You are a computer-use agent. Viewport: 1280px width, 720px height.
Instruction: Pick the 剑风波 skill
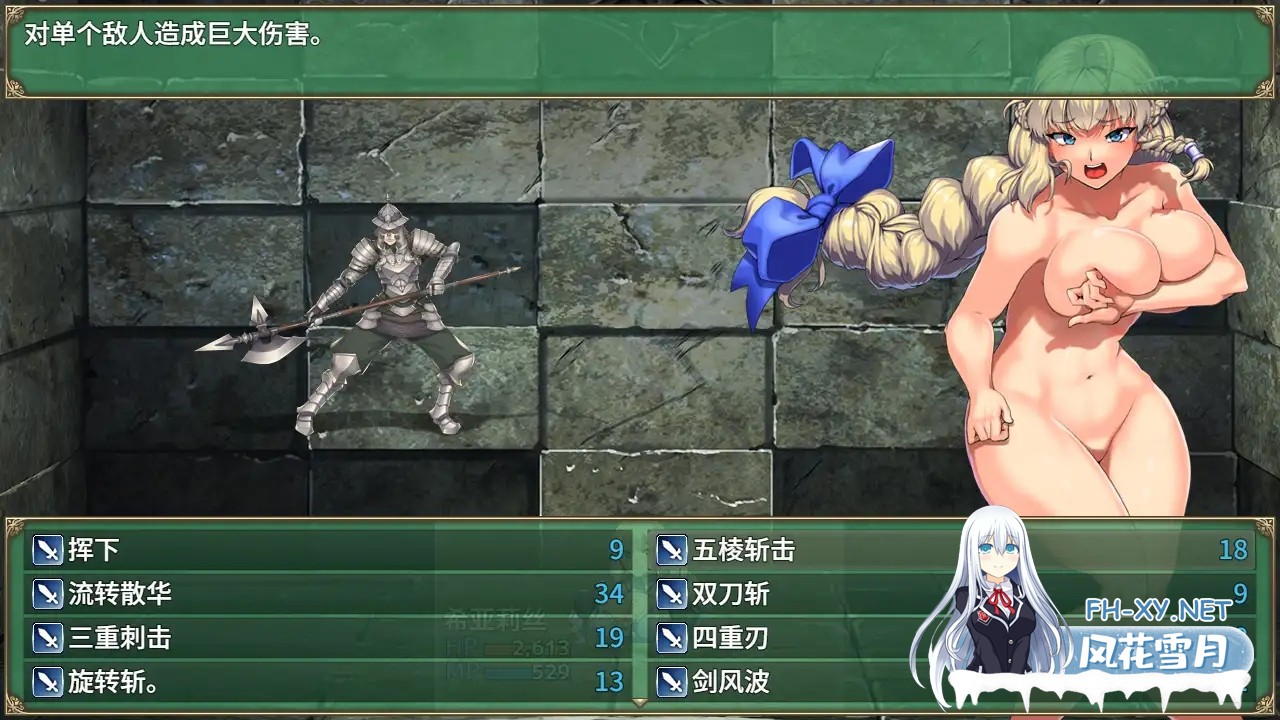coord(731,682)
